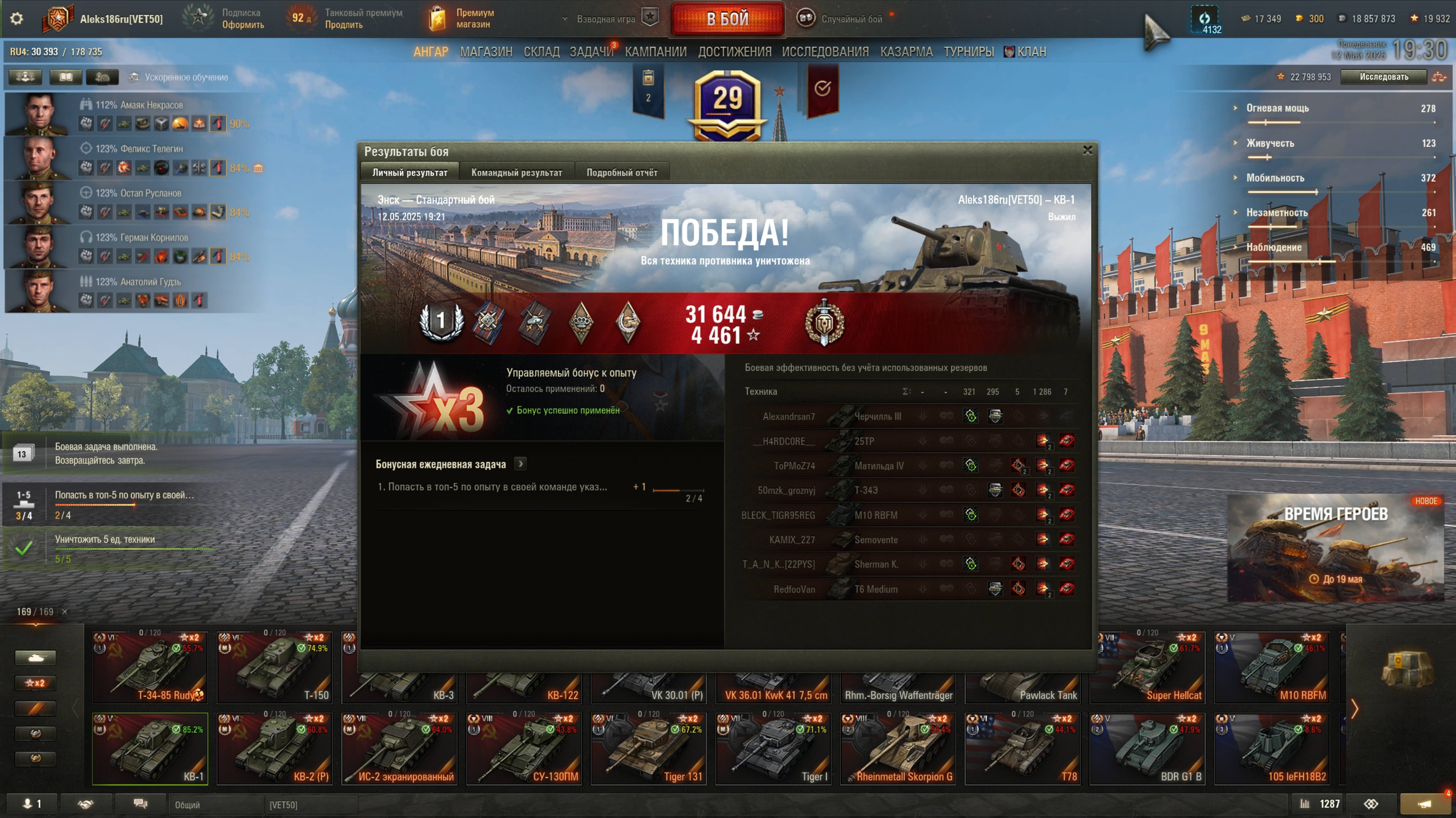Image resolution: width=1456 pixels, height=818 pixels.
Task: Open the Подробный отчёт tab
Action: 622,173
